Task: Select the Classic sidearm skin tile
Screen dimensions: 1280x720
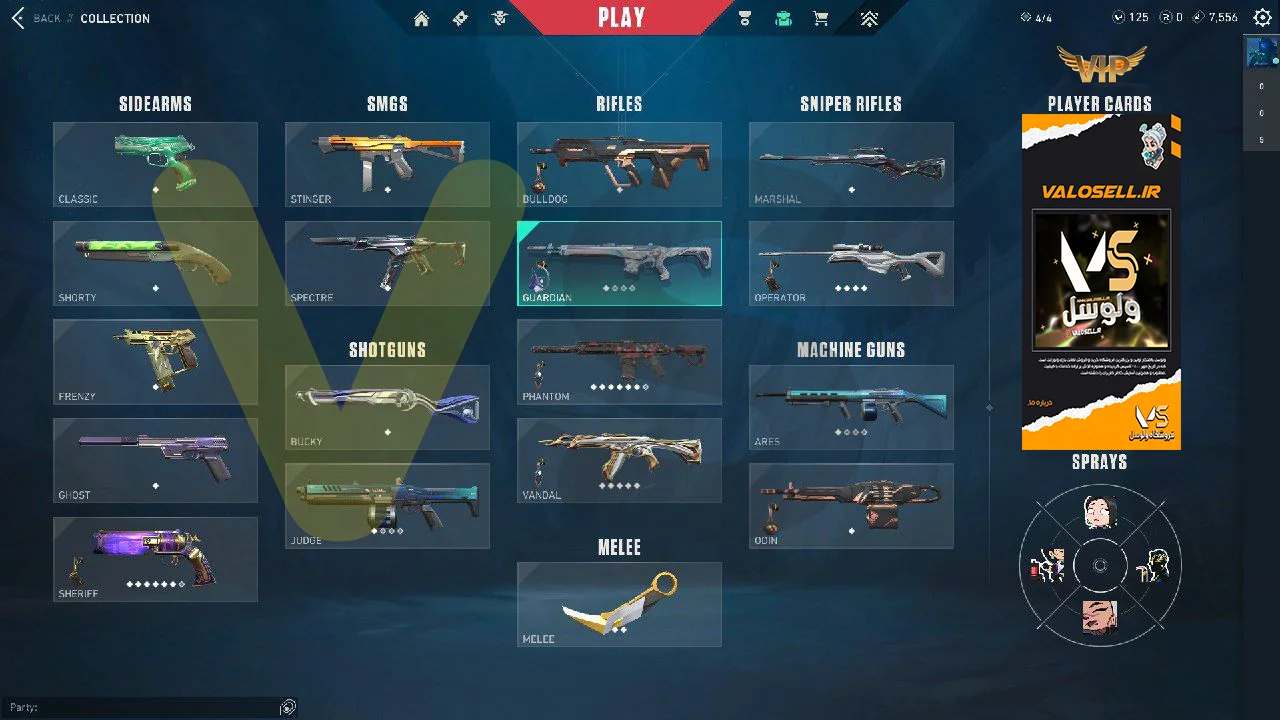Action: (155, 164)
